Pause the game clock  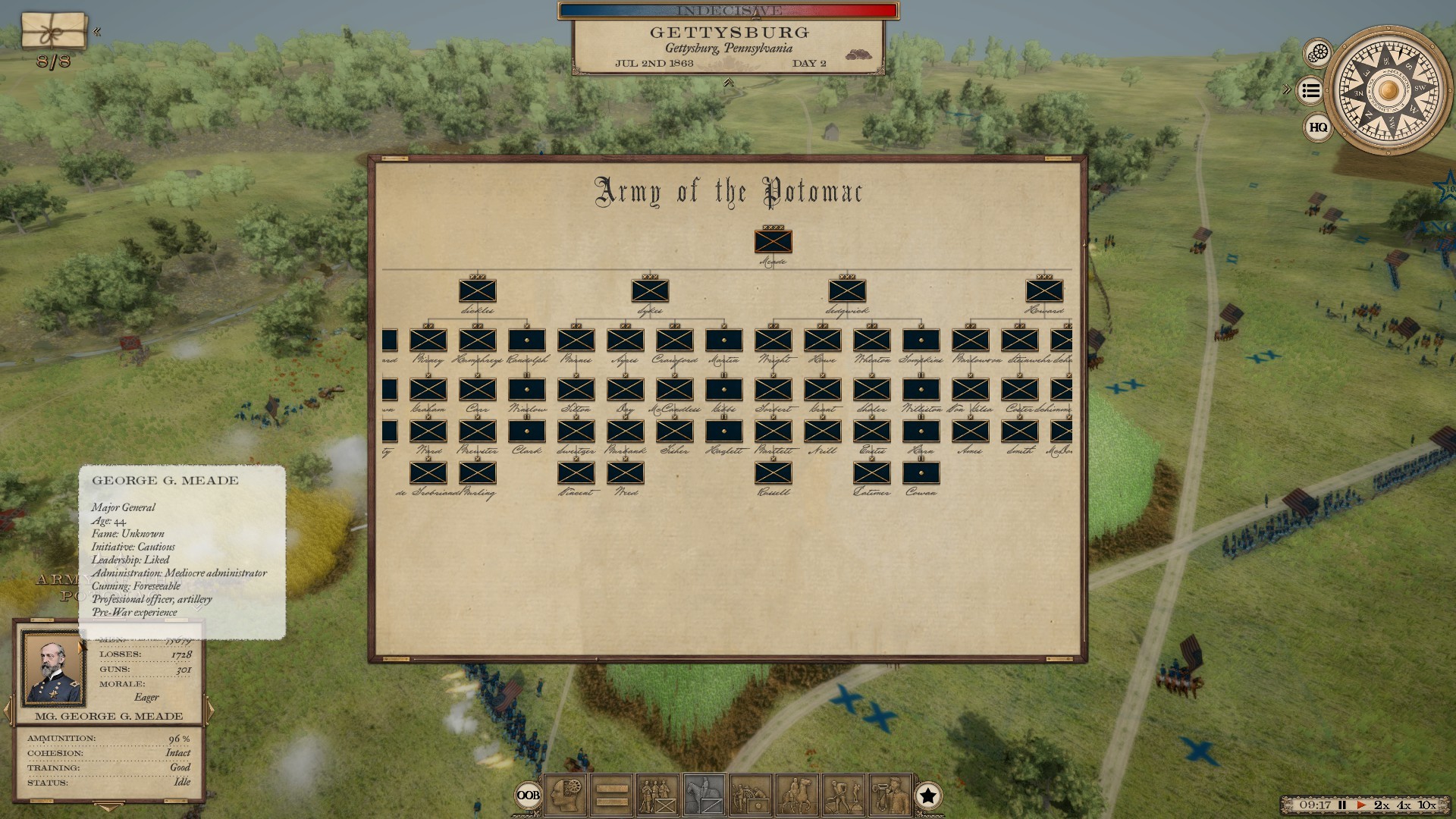click(1342, 805)
